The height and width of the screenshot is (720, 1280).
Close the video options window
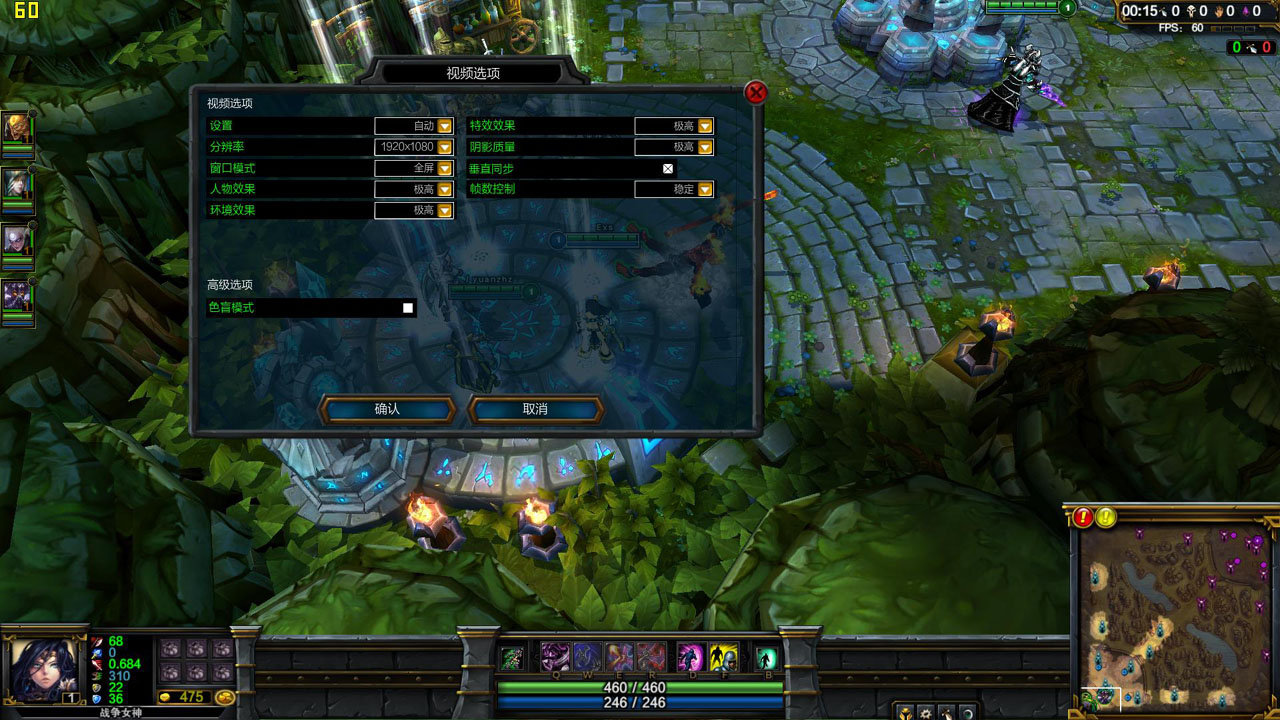(x=756, y=93)
